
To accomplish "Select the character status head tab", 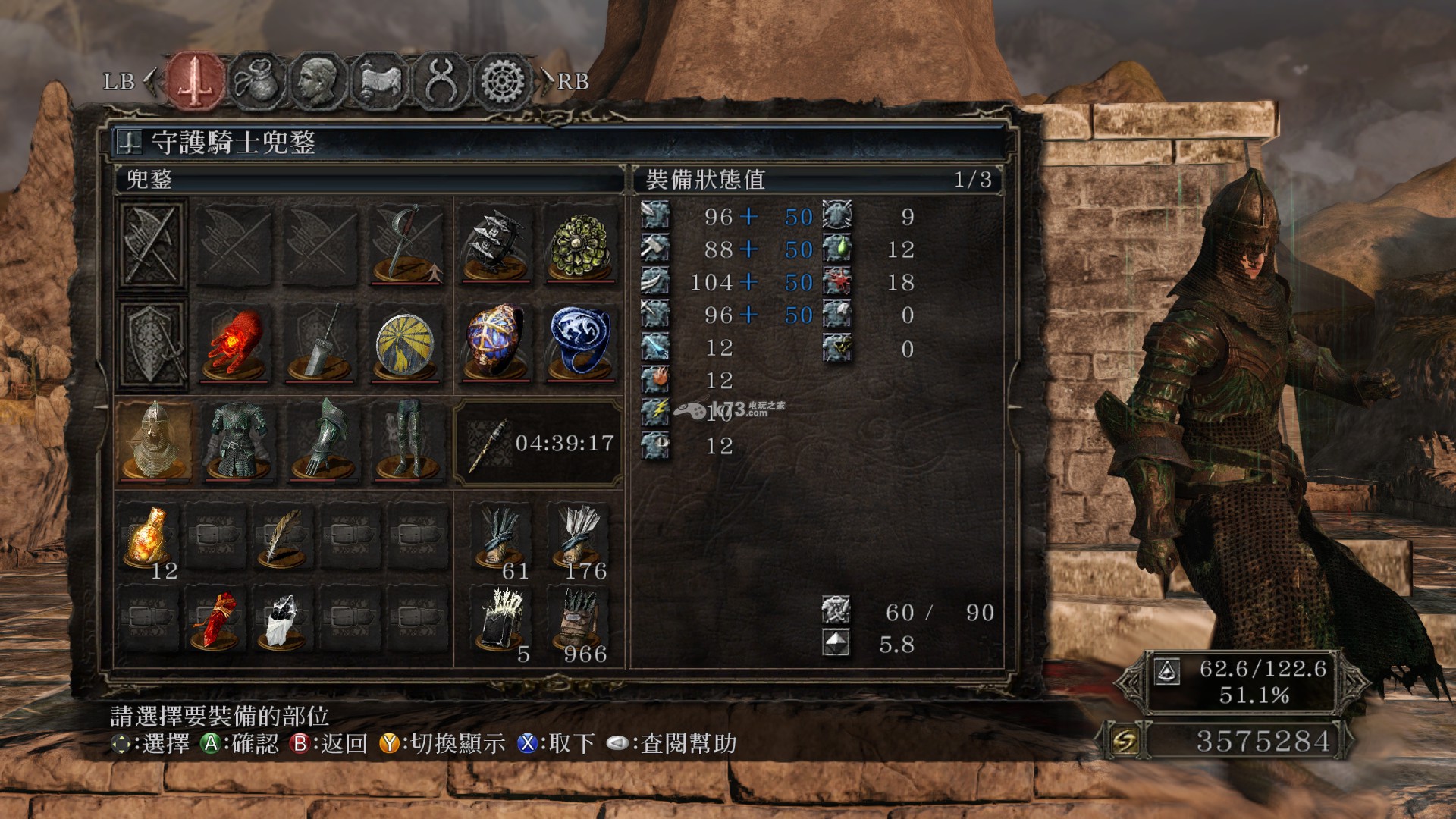I will click(x=318, y=80).
